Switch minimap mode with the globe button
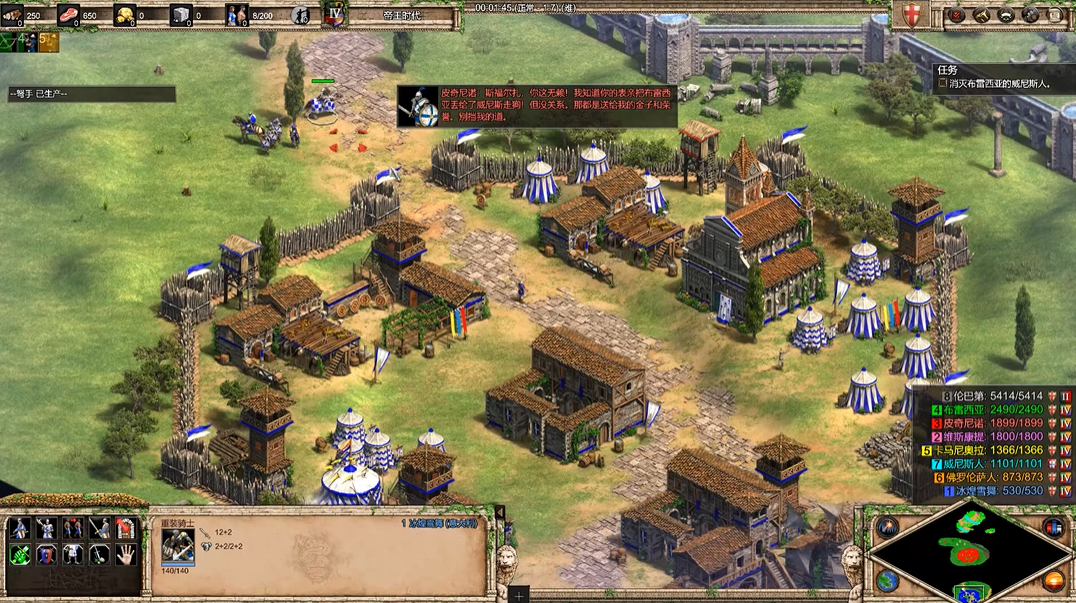The image size is (1076, 603). (887, 580)
